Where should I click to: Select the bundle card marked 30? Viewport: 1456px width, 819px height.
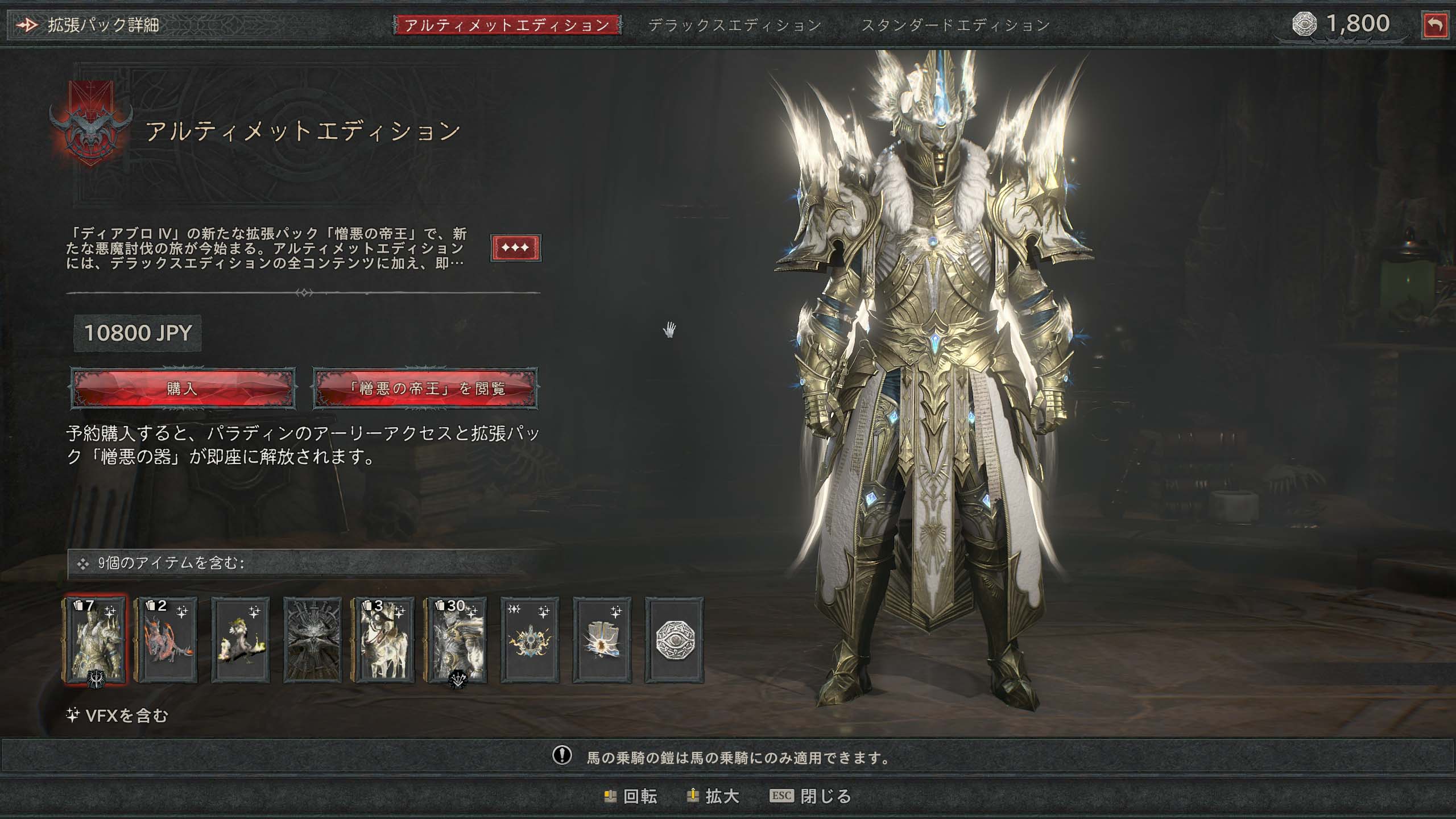coord(457,640)
